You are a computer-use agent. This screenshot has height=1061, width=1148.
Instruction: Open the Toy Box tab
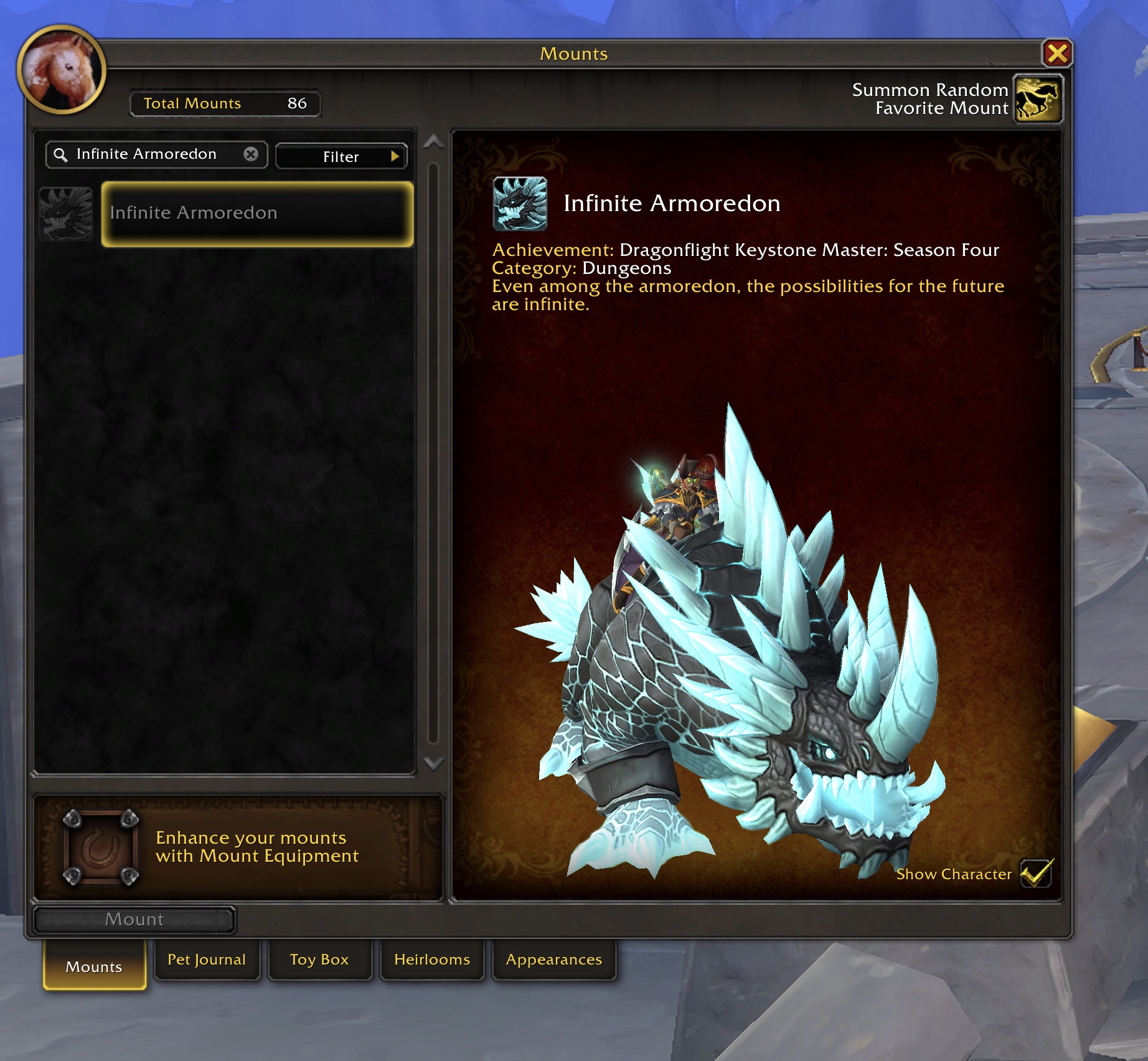click(319, 960)
